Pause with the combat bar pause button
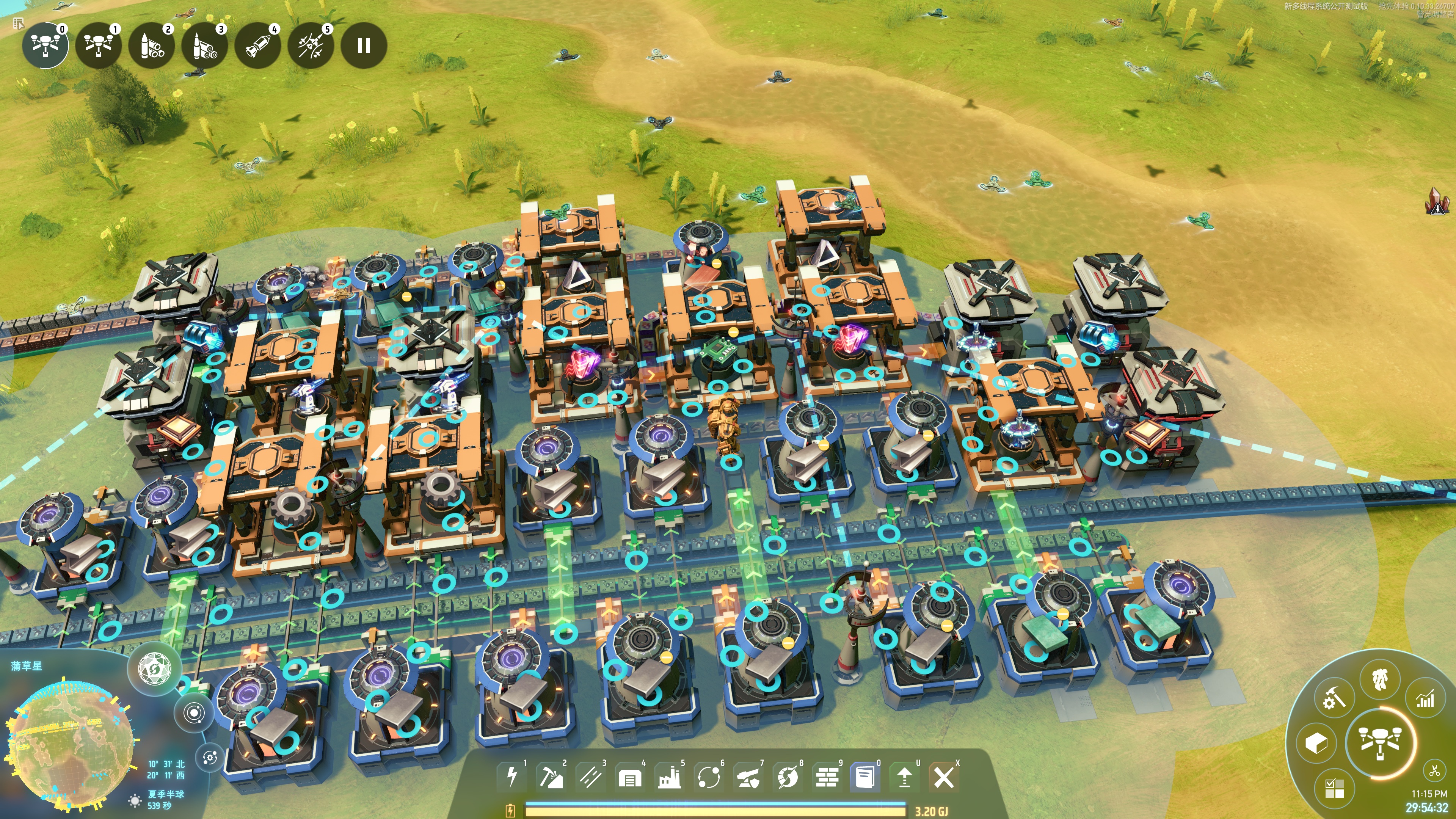The image size is (1456, 819). pos(364,45)
